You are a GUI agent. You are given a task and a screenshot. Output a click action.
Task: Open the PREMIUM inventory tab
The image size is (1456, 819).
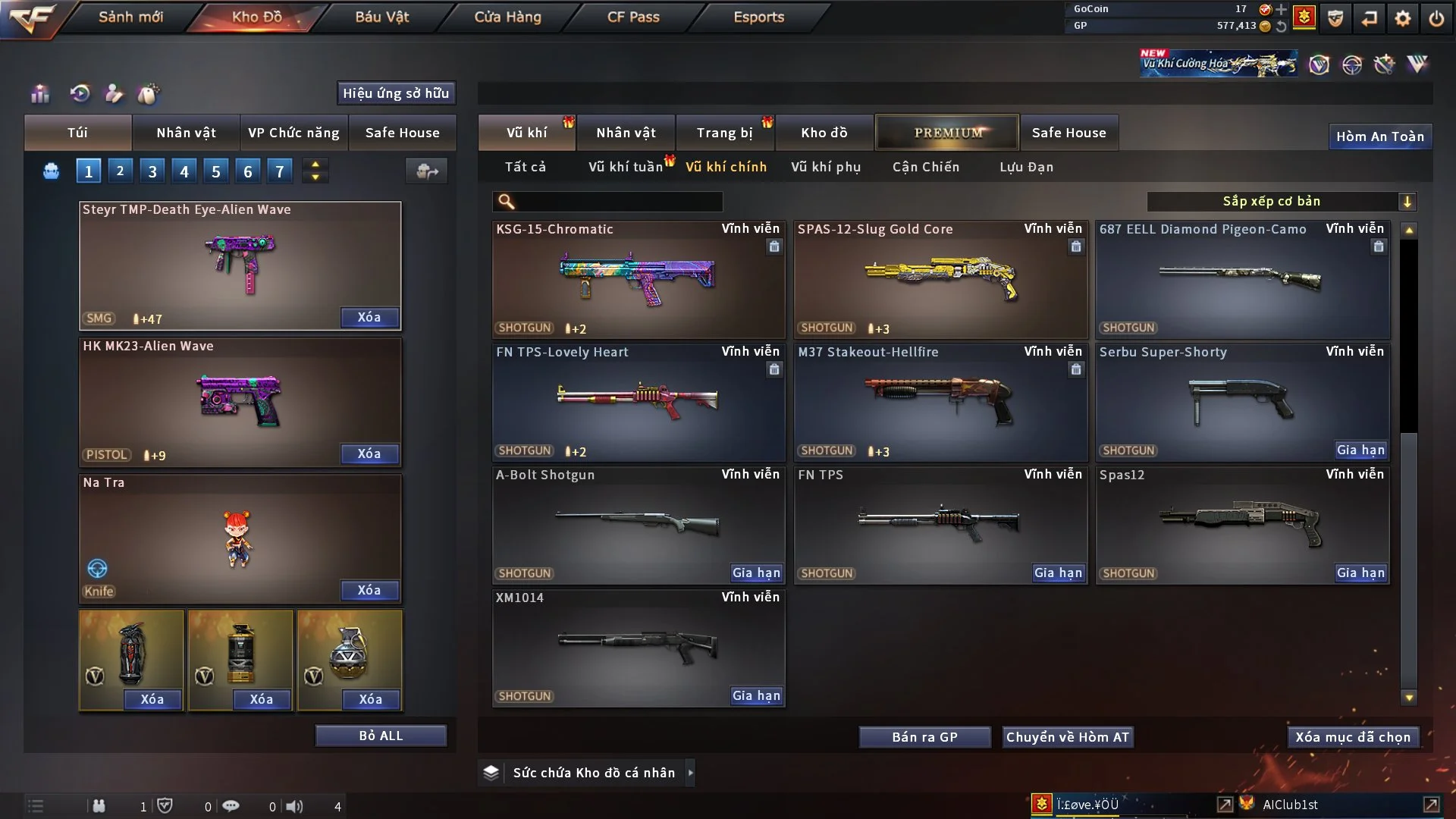point(947,133)
